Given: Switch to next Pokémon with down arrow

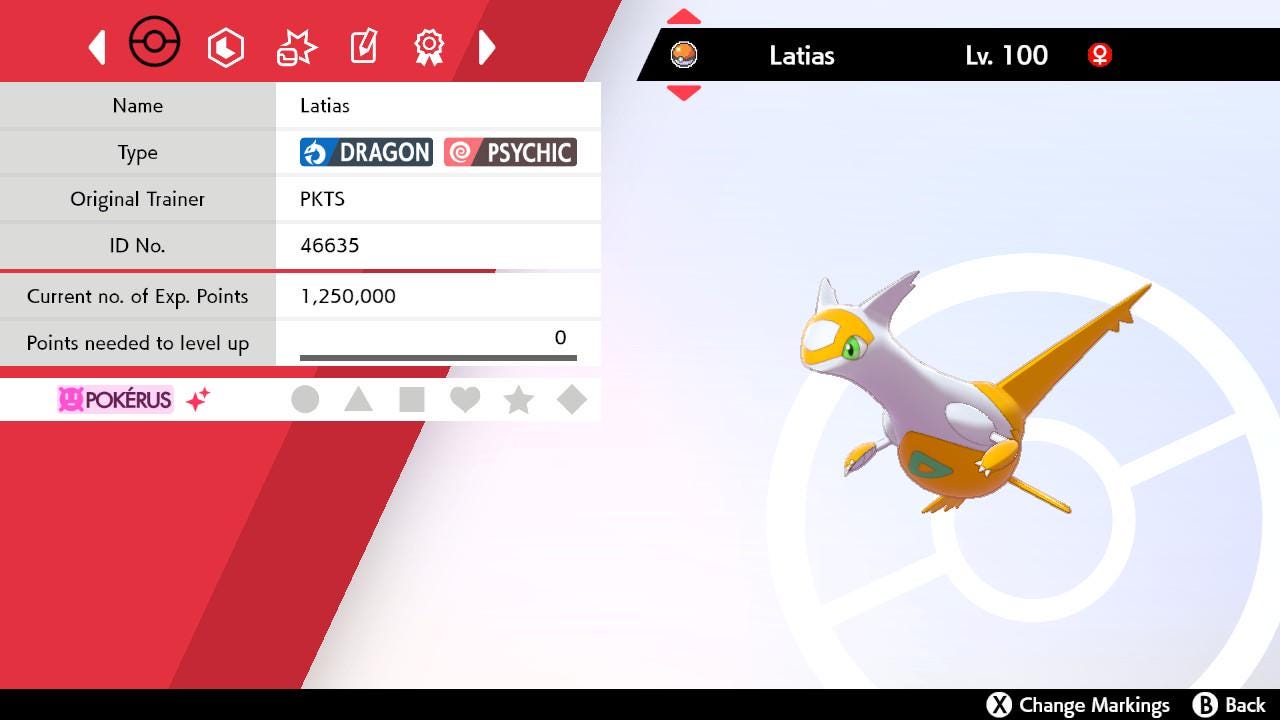Looking at the screenshot, I should [684, 93].
